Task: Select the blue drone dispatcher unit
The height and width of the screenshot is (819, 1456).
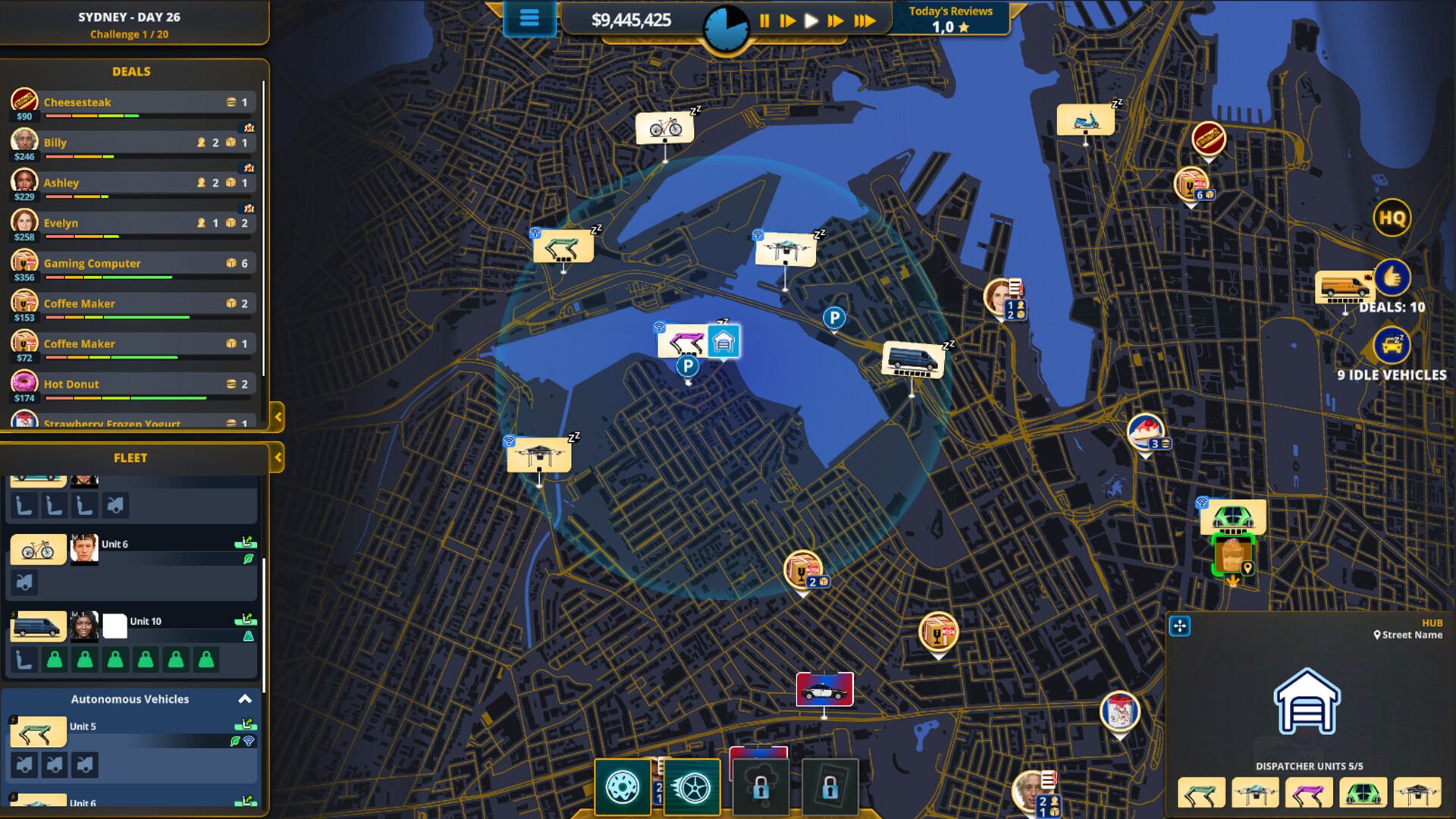Action: [1255, 793]
